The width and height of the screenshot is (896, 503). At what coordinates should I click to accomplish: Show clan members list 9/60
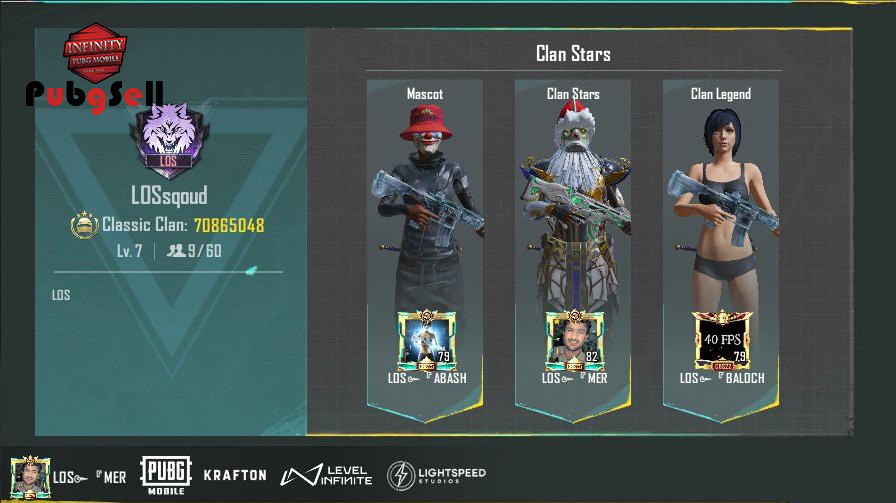click(x=195, y=251)
